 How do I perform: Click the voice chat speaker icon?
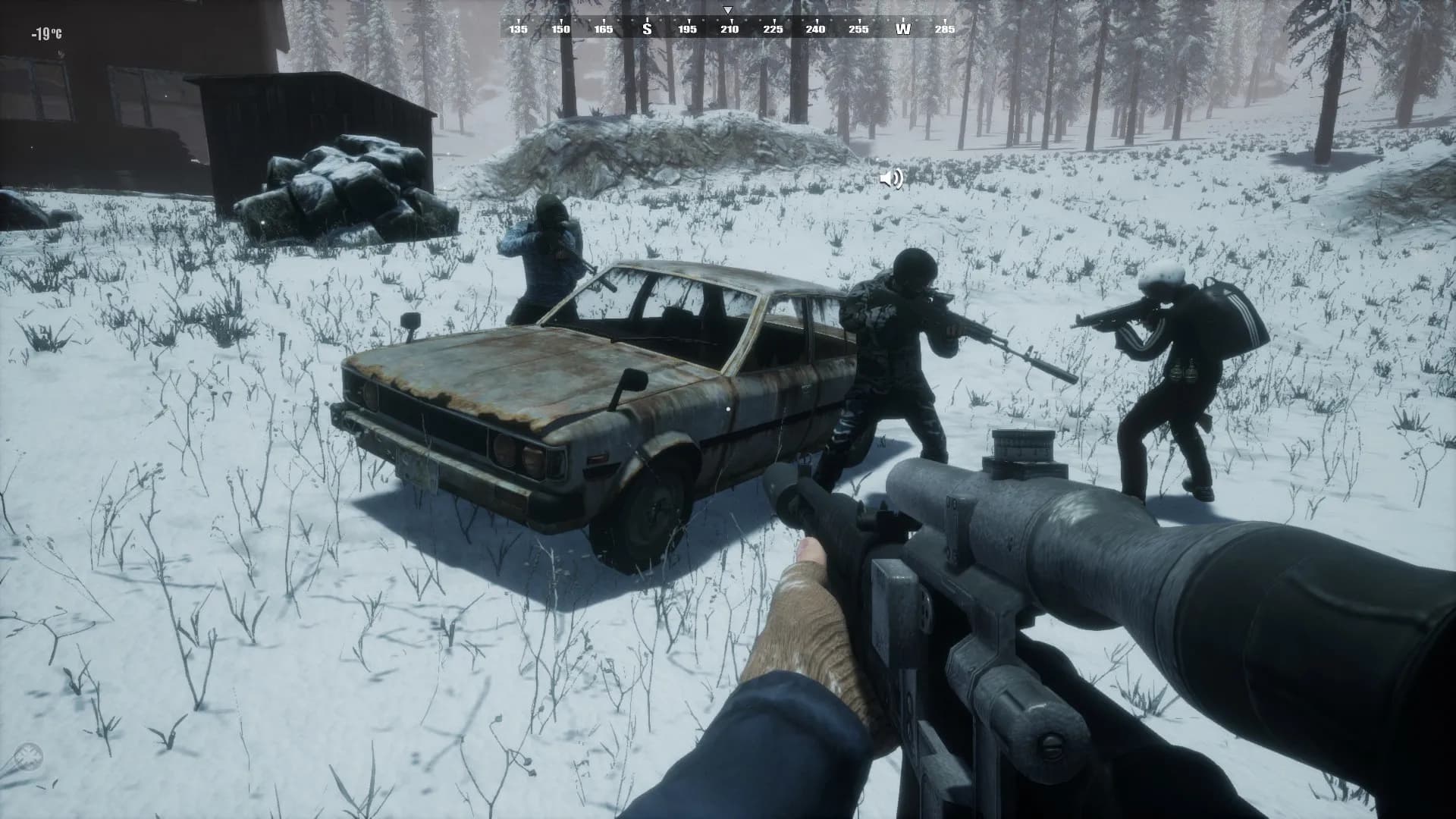[891, 179]
